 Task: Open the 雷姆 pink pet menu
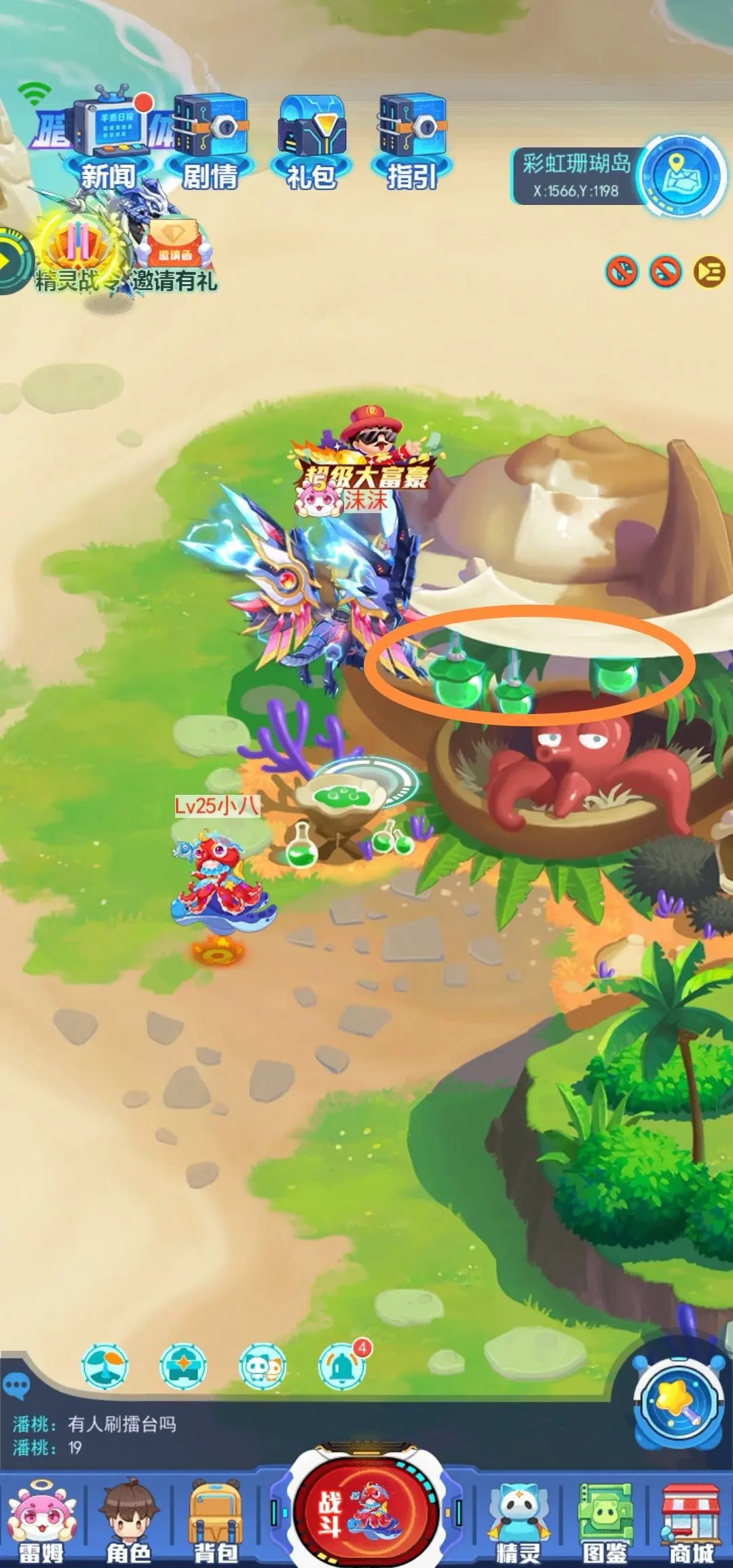(41, 1524)
